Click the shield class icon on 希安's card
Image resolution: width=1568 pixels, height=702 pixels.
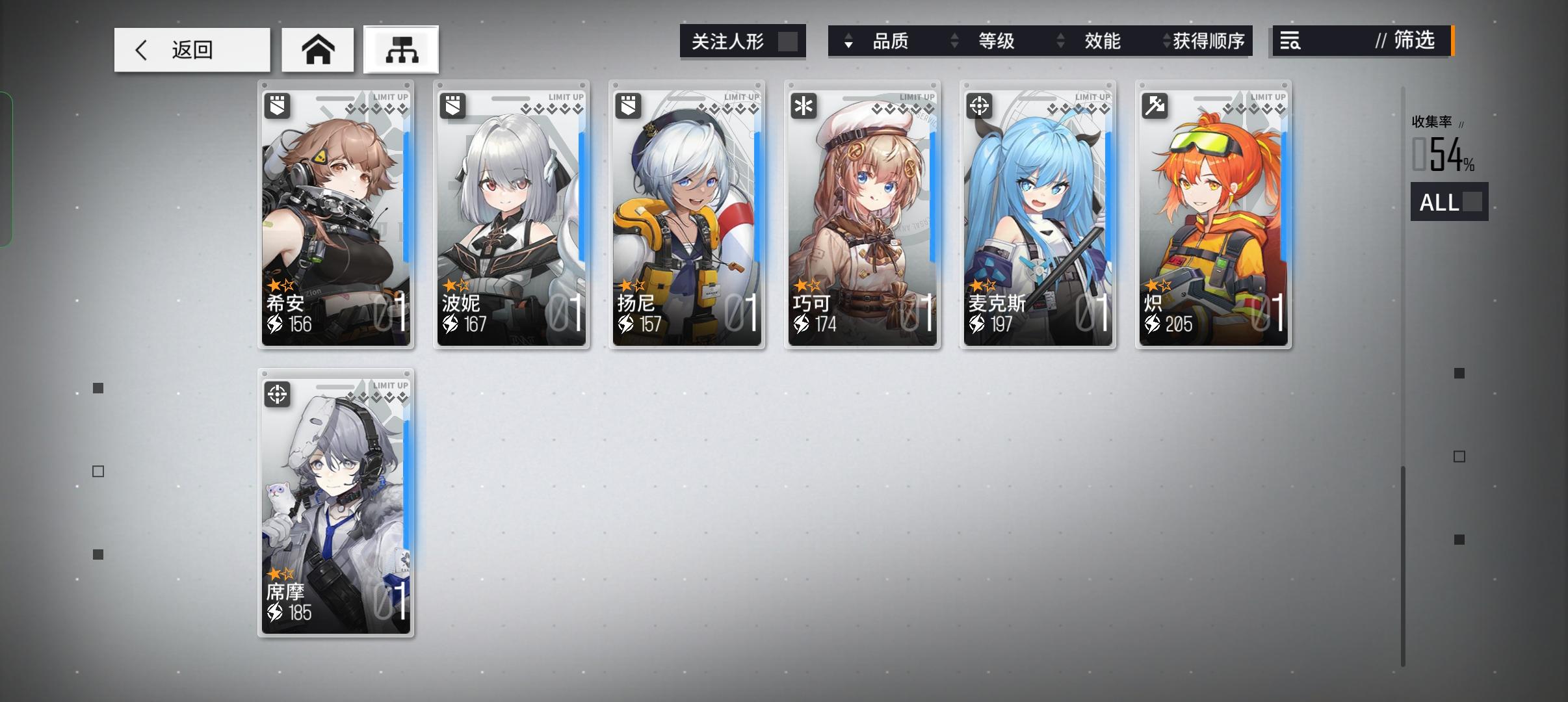click(278, 105)
